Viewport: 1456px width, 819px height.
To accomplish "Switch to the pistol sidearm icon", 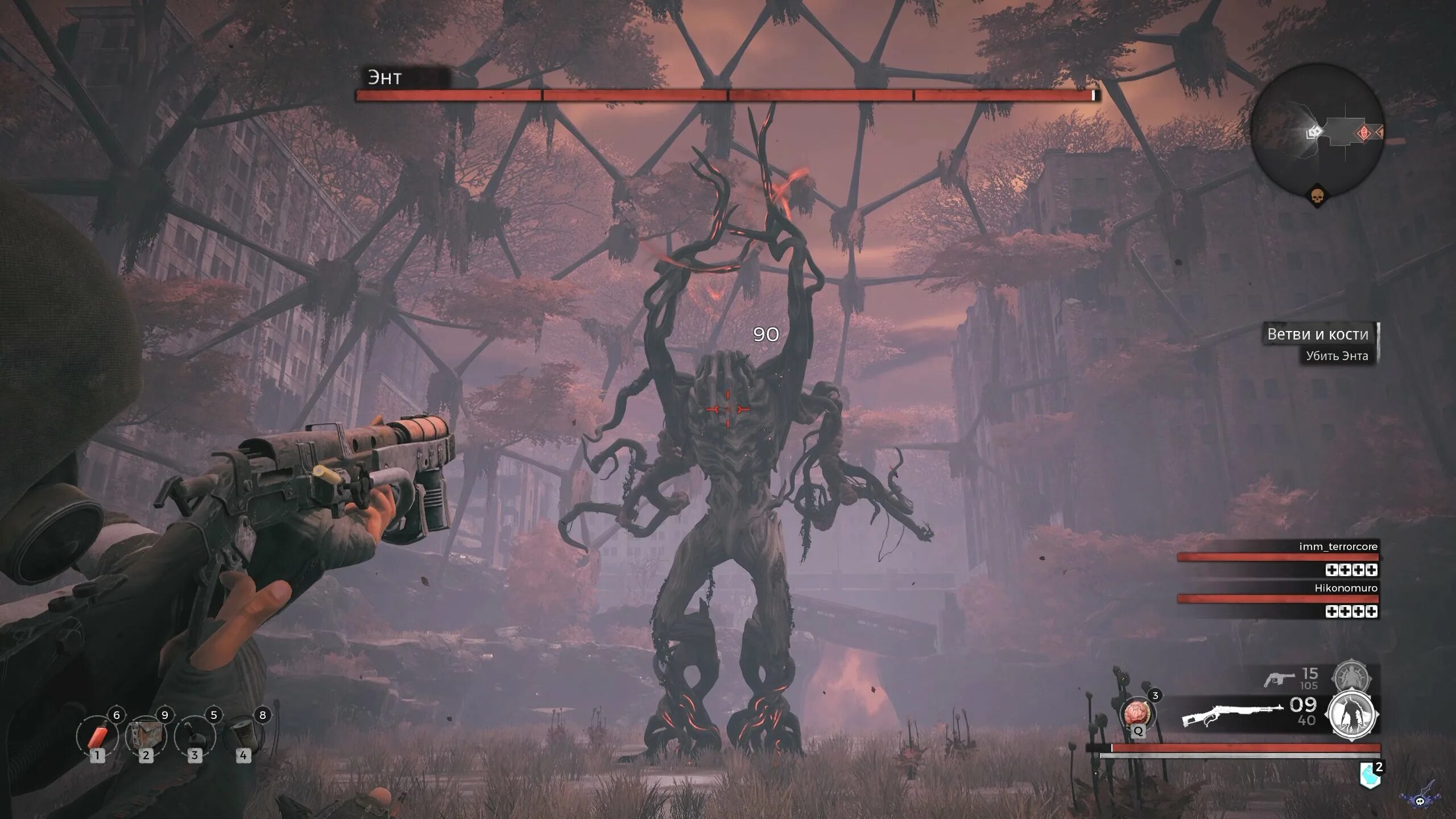I will click(x=1277, y=679).
